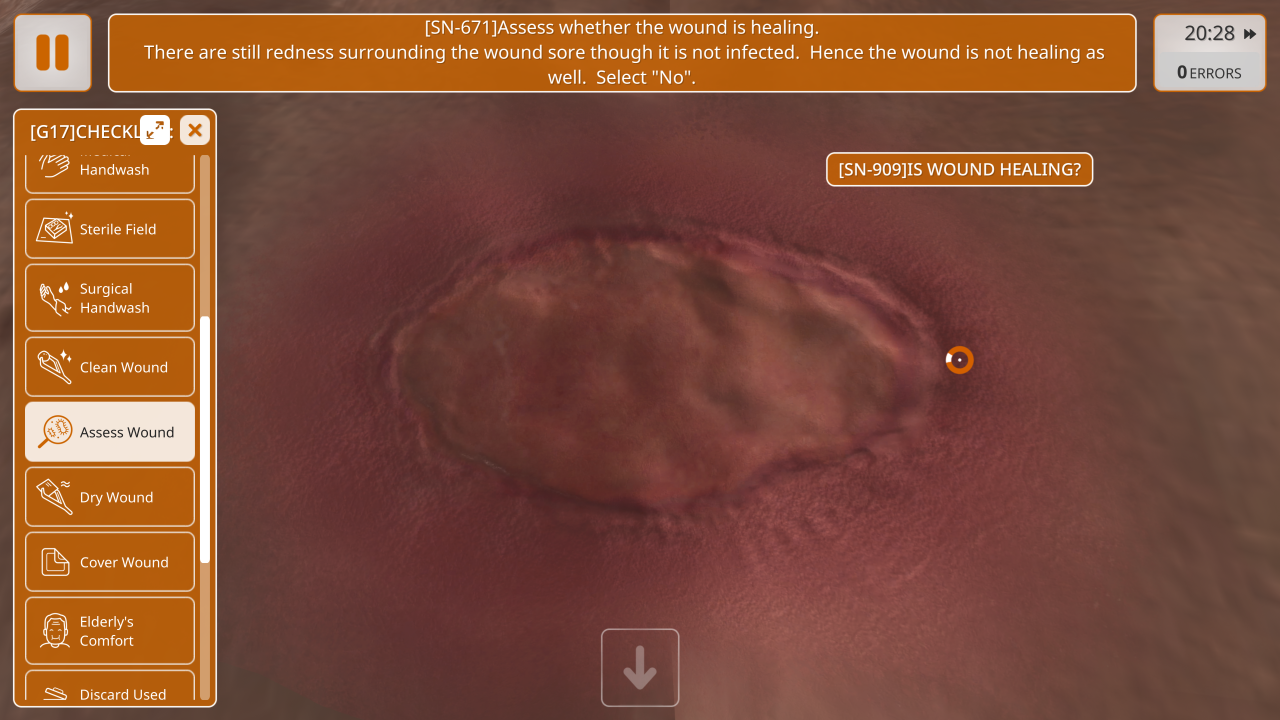The image size is (1280, 720).
Task: Select the Discard Used checklist step
Action: 110,693
